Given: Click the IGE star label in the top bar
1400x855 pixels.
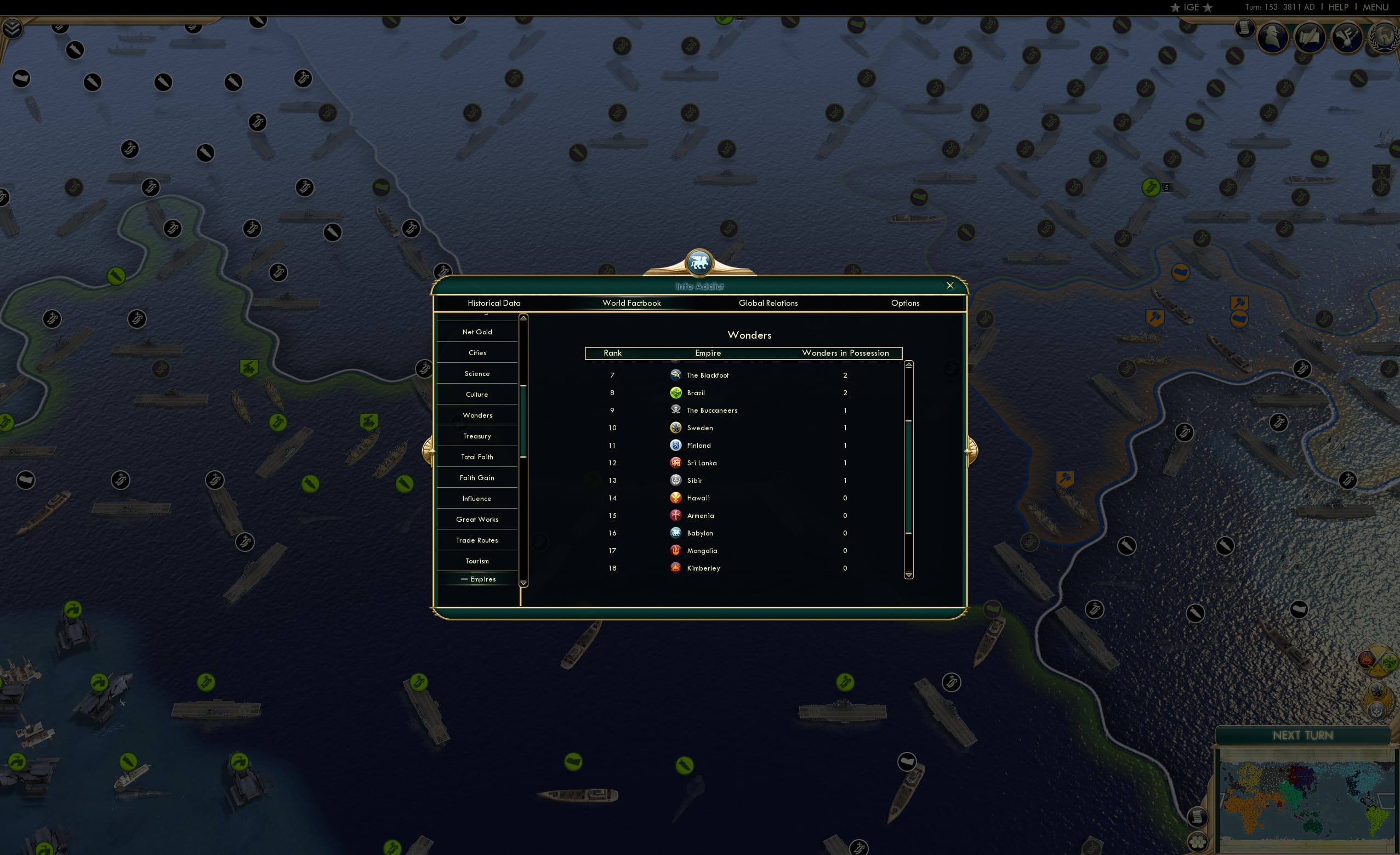Looking at the screenshot, I should click(1191, 7).
